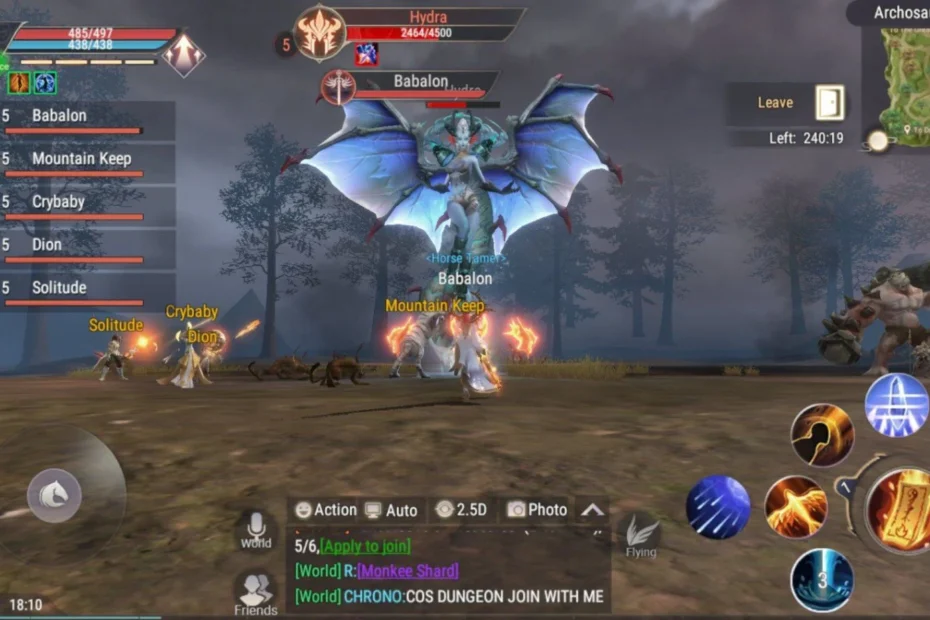Select party member Solitude in list
Screen dimensions: 930x620
pos(60,289)
